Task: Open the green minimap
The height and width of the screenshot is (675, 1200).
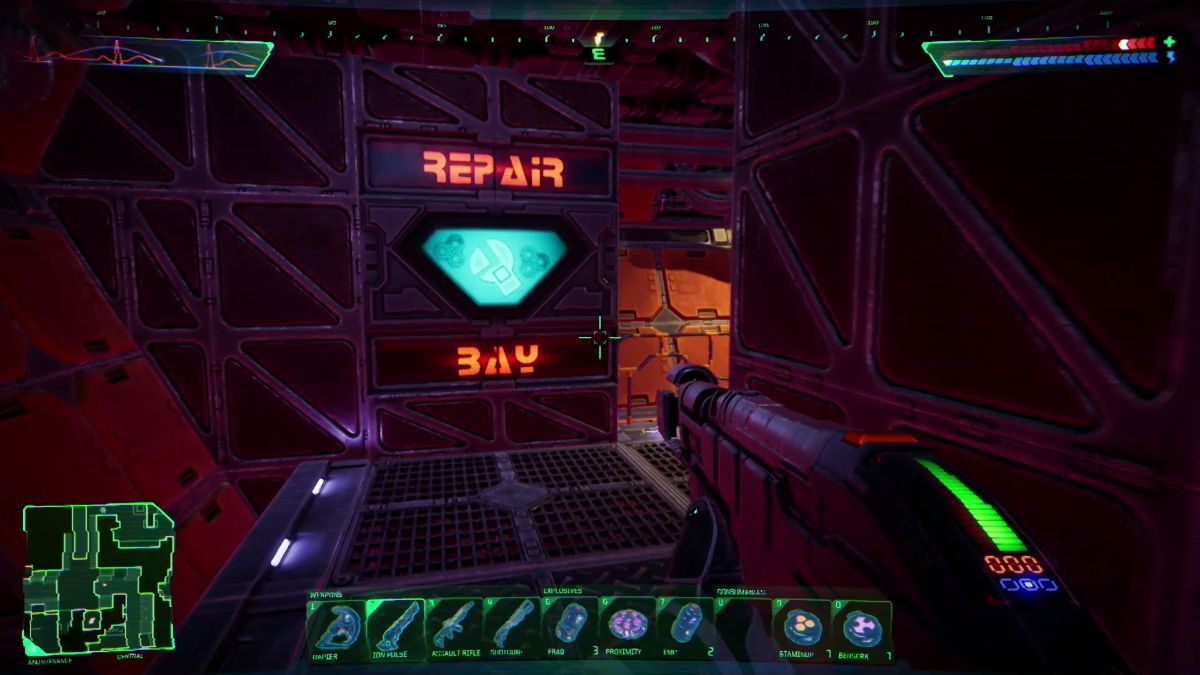Action: [98, 578]
